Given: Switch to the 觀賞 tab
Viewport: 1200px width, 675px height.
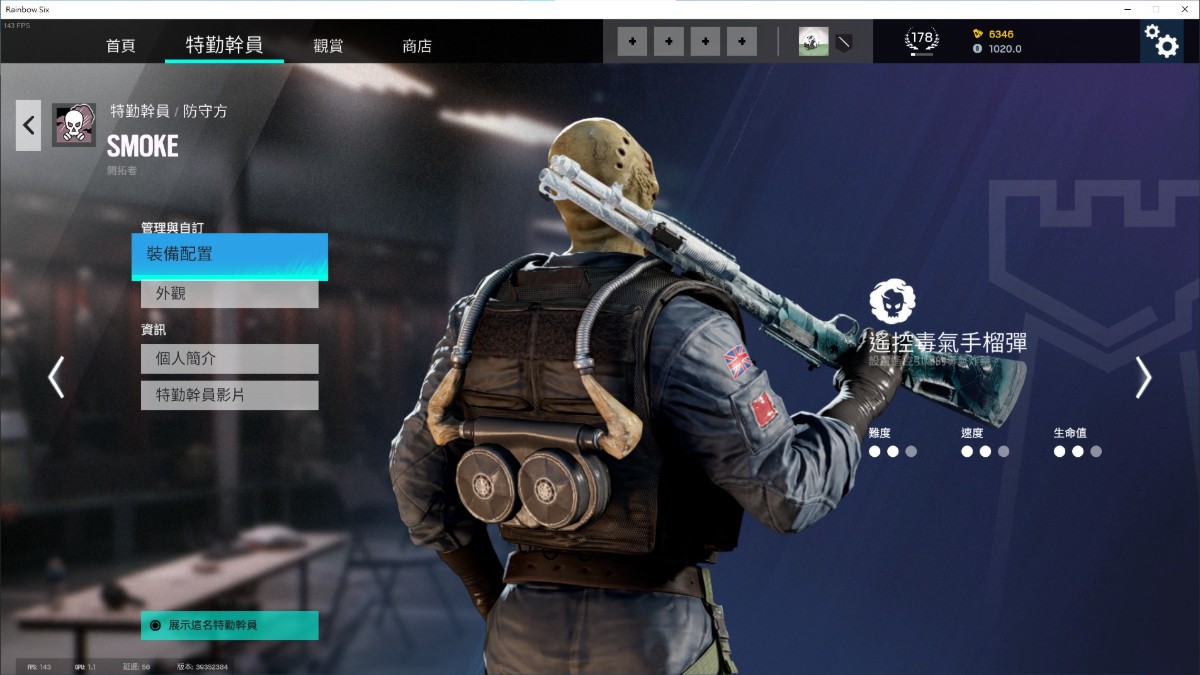Looking at the screenshot, I should [328, 46].
